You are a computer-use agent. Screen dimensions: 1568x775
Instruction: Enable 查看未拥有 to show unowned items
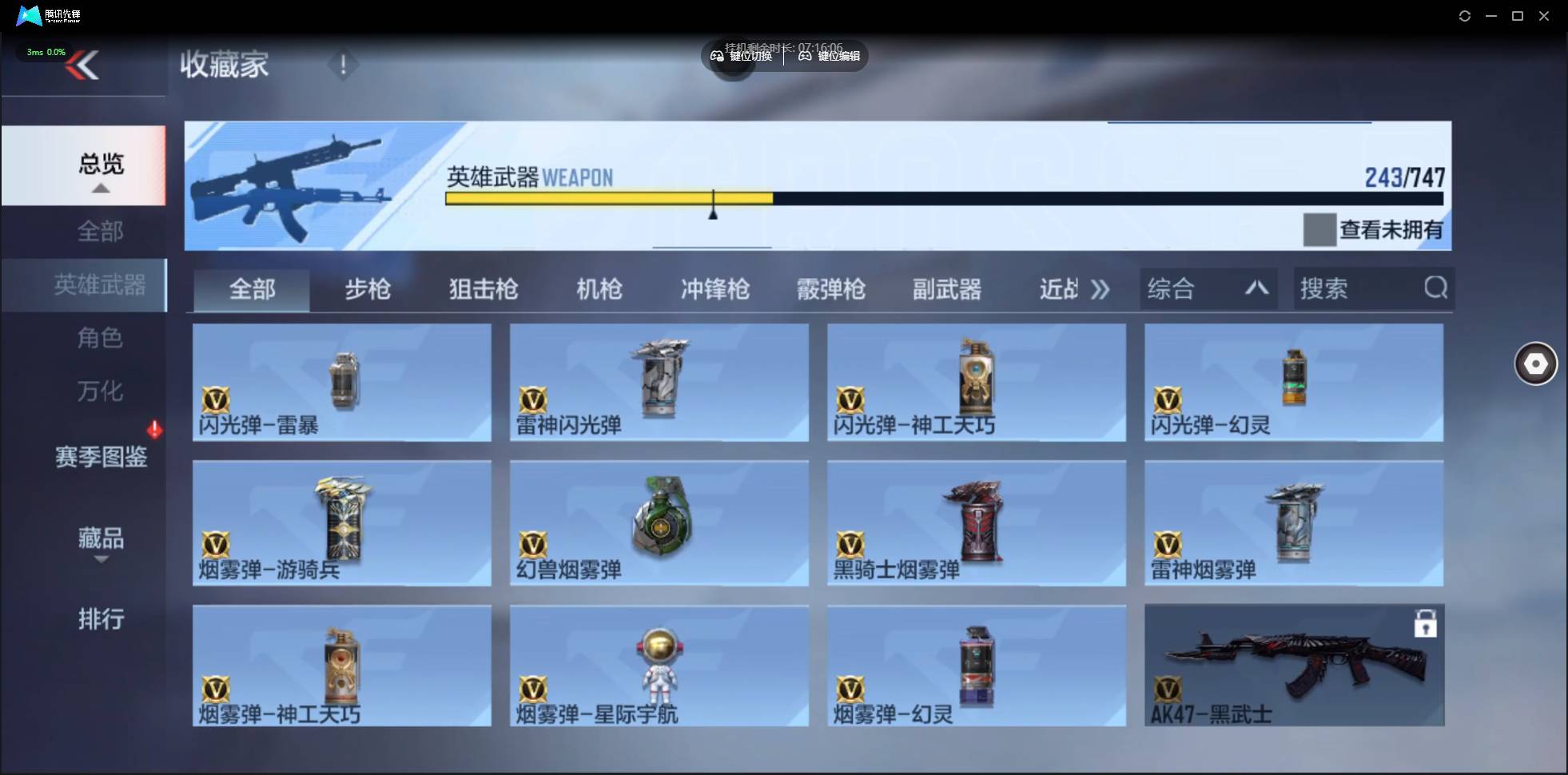coord(1319,230)
